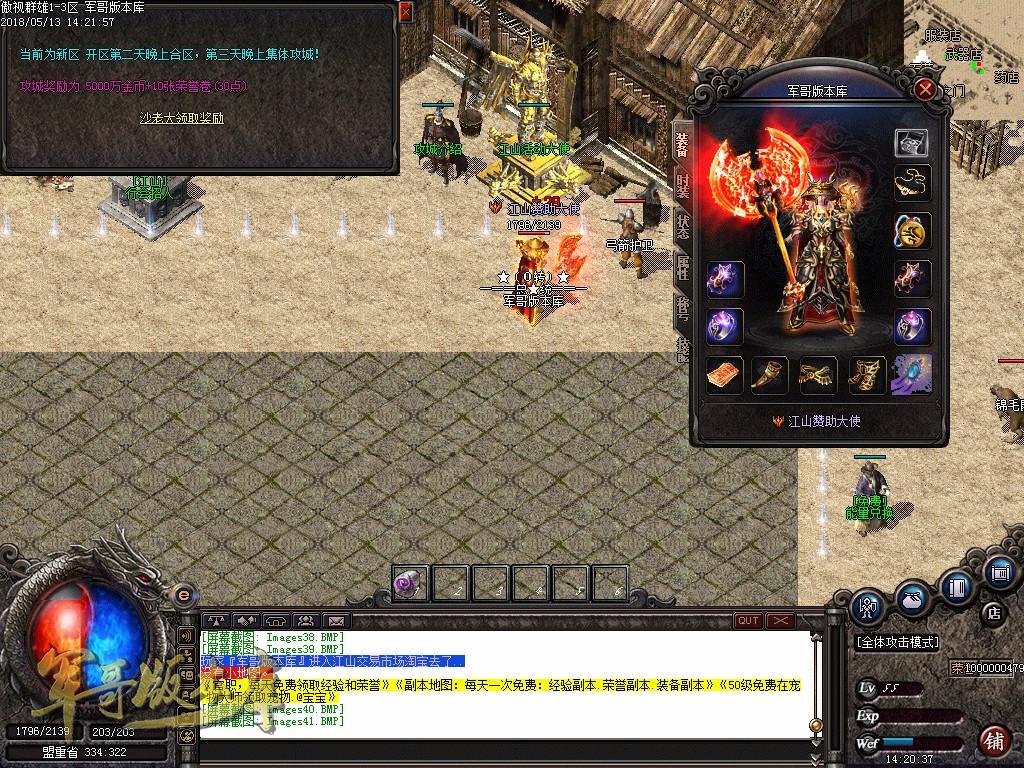Image resolution: width=1024 pixels, height=768 pixels.
Task: Select the golden necklace equipment slot
Action: click(911, 183)
